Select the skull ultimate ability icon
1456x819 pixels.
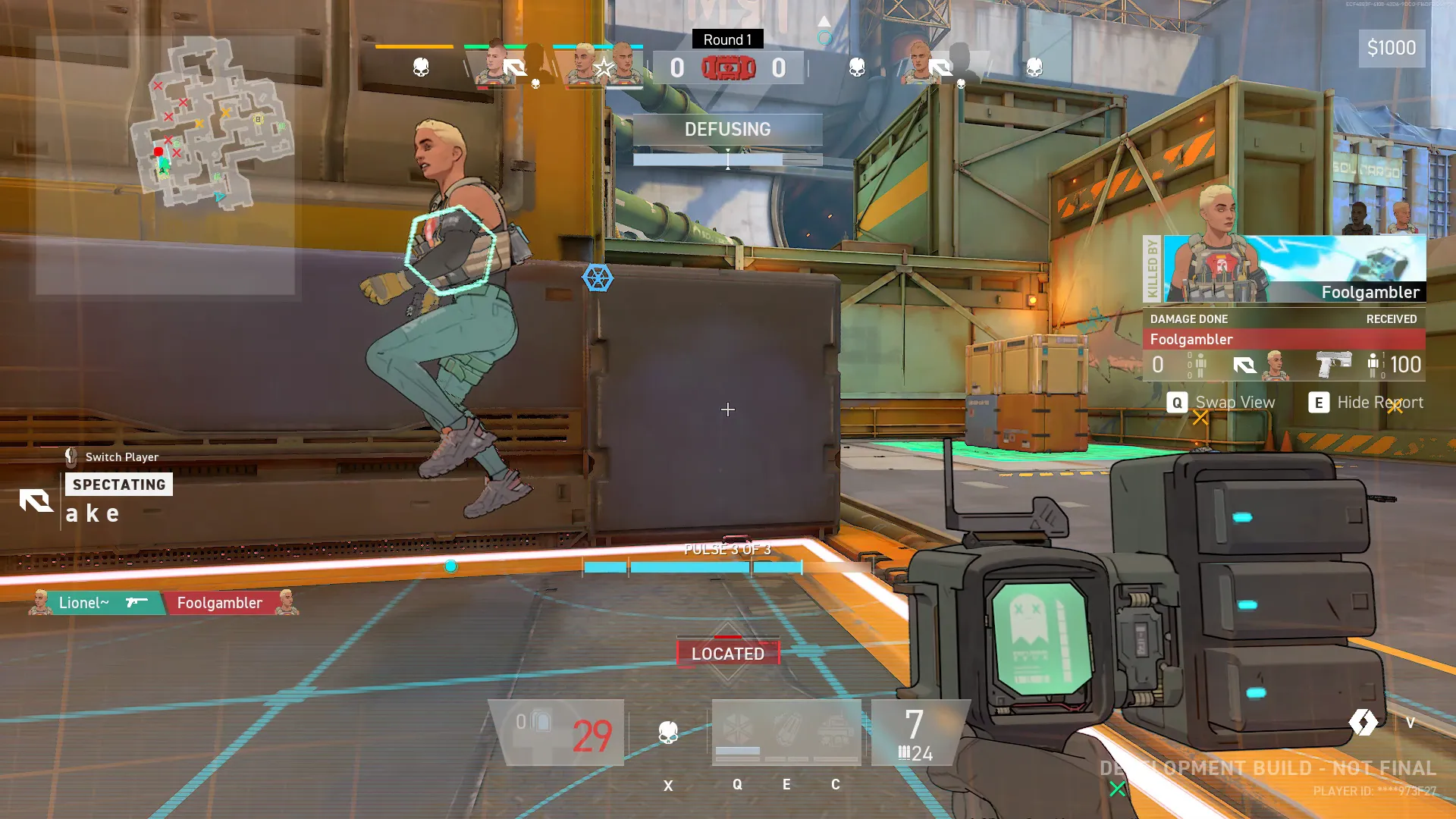(668, 733)
